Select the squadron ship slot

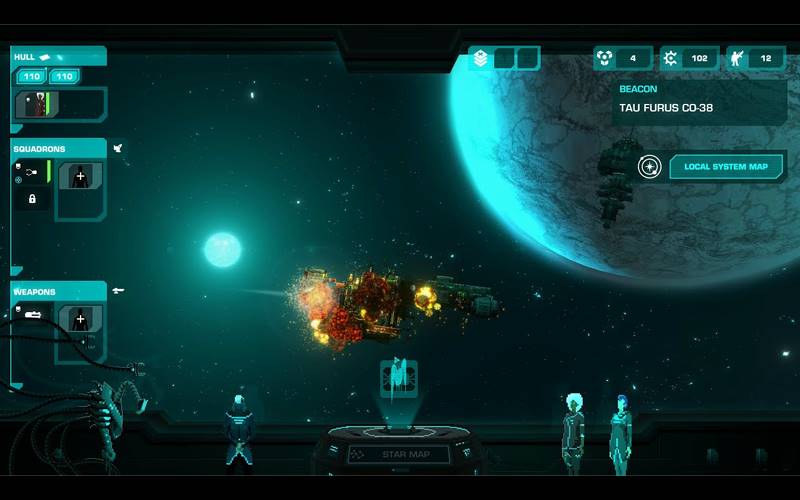click(31, 173)
